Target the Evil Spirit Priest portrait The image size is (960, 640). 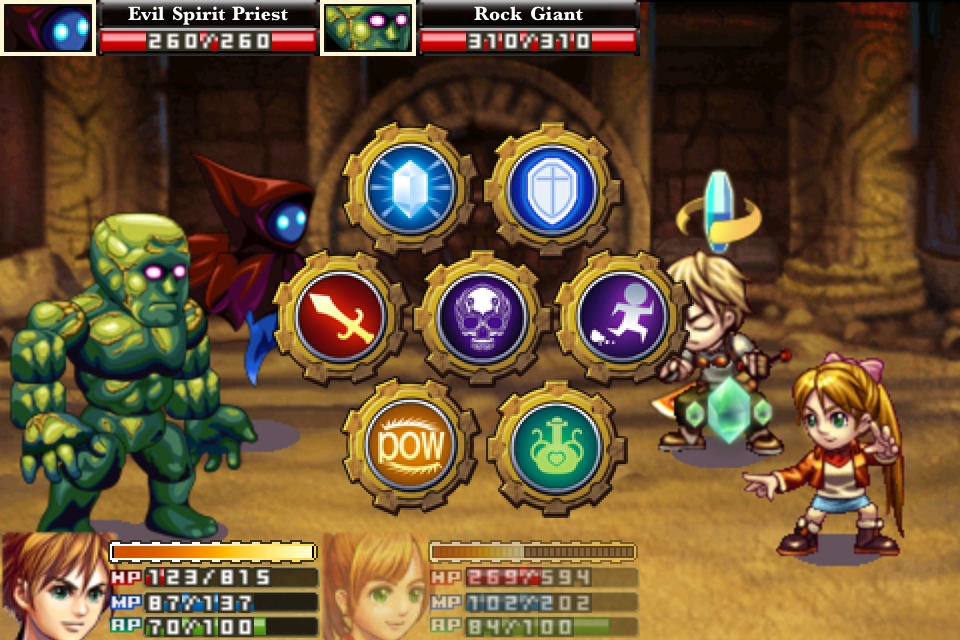pos(47,27)
